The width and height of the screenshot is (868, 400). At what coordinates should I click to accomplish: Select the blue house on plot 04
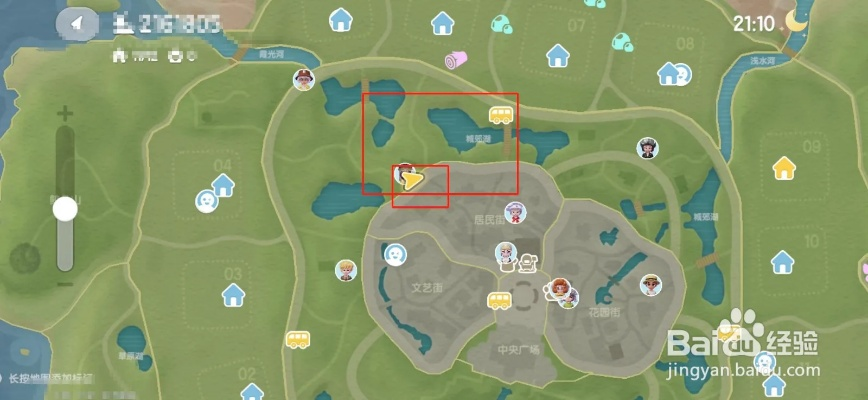222,185
